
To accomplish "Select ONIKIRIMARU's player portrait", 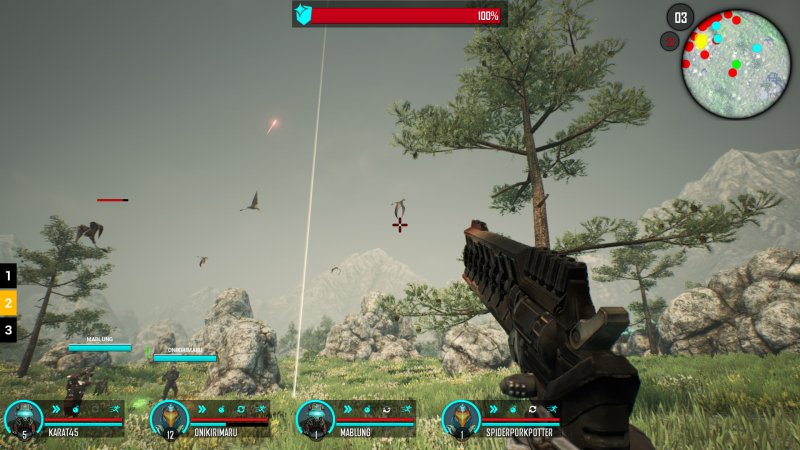I will 169,418.
